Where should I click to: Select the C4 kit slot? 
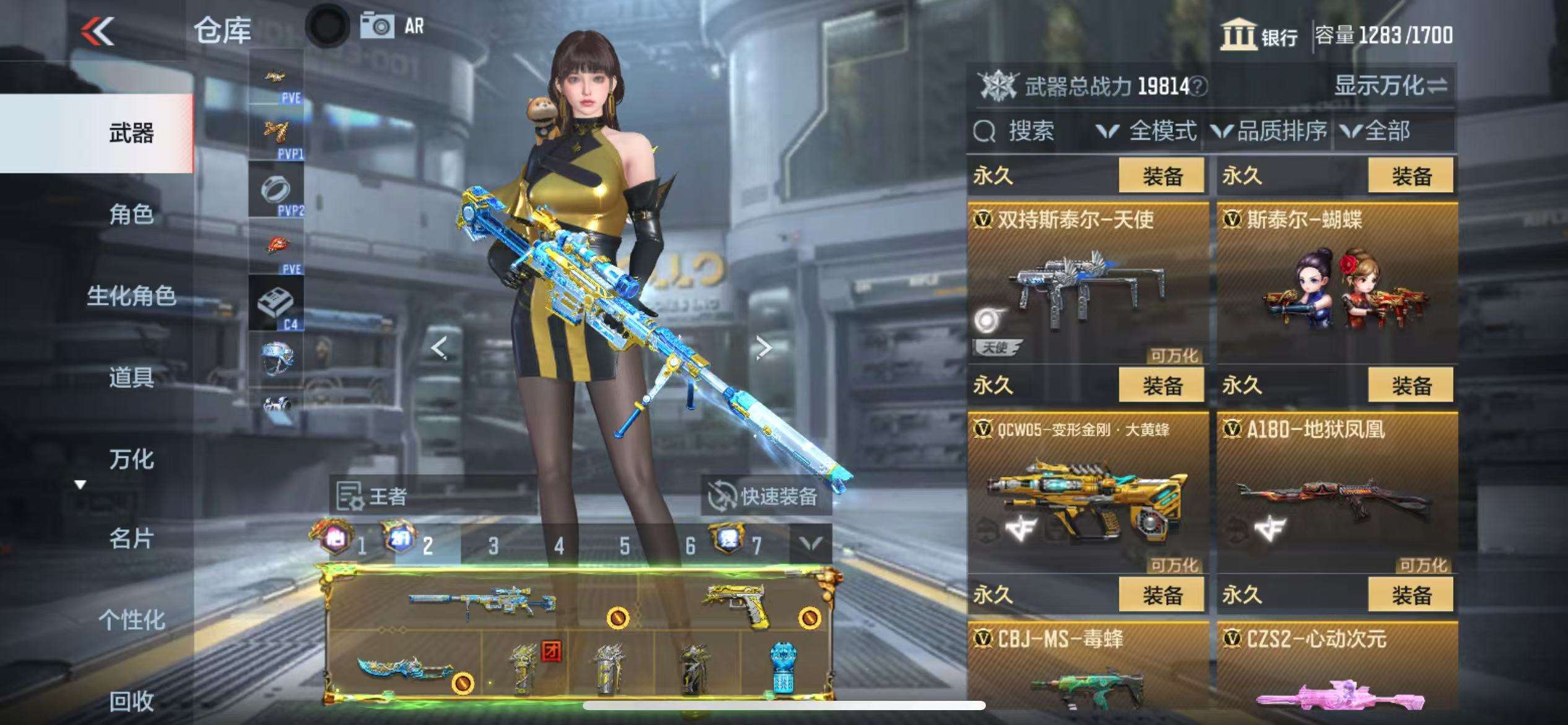click(276, 304)
